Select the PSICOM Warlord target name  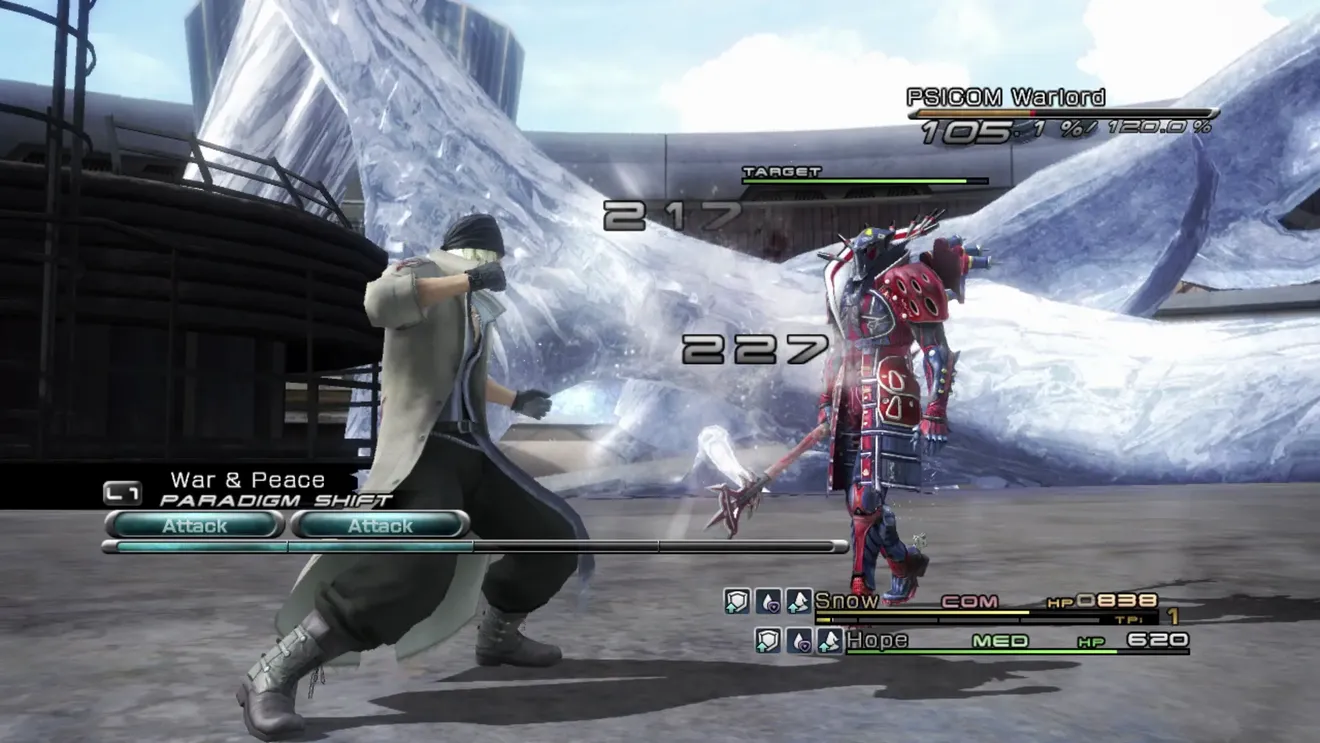(x=1005, y=97)
